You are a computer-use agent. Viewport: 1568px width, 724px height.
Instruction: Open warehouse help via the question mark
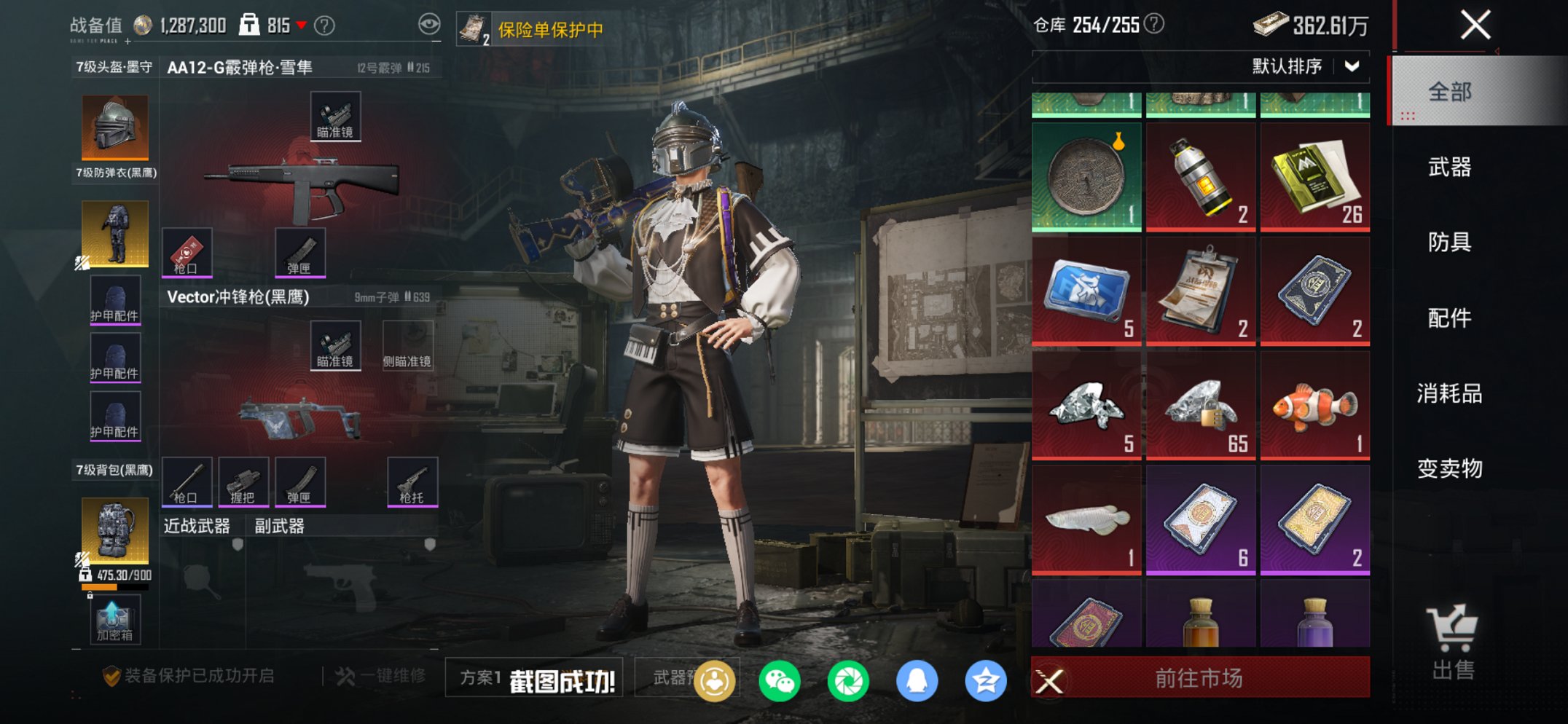point(1155,23)
